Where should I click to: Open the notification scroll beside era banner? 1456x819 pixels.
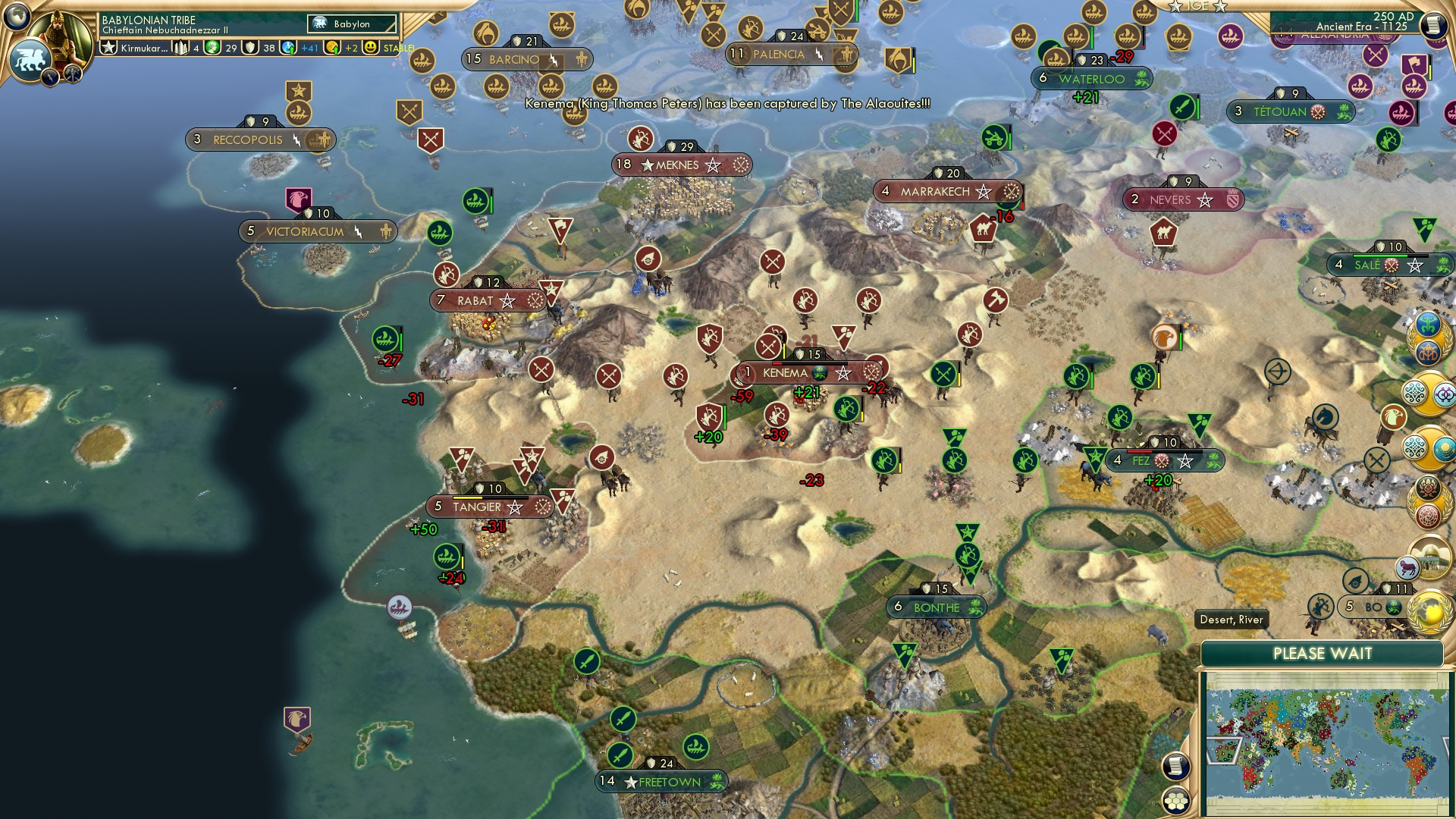coord(1435,27)
